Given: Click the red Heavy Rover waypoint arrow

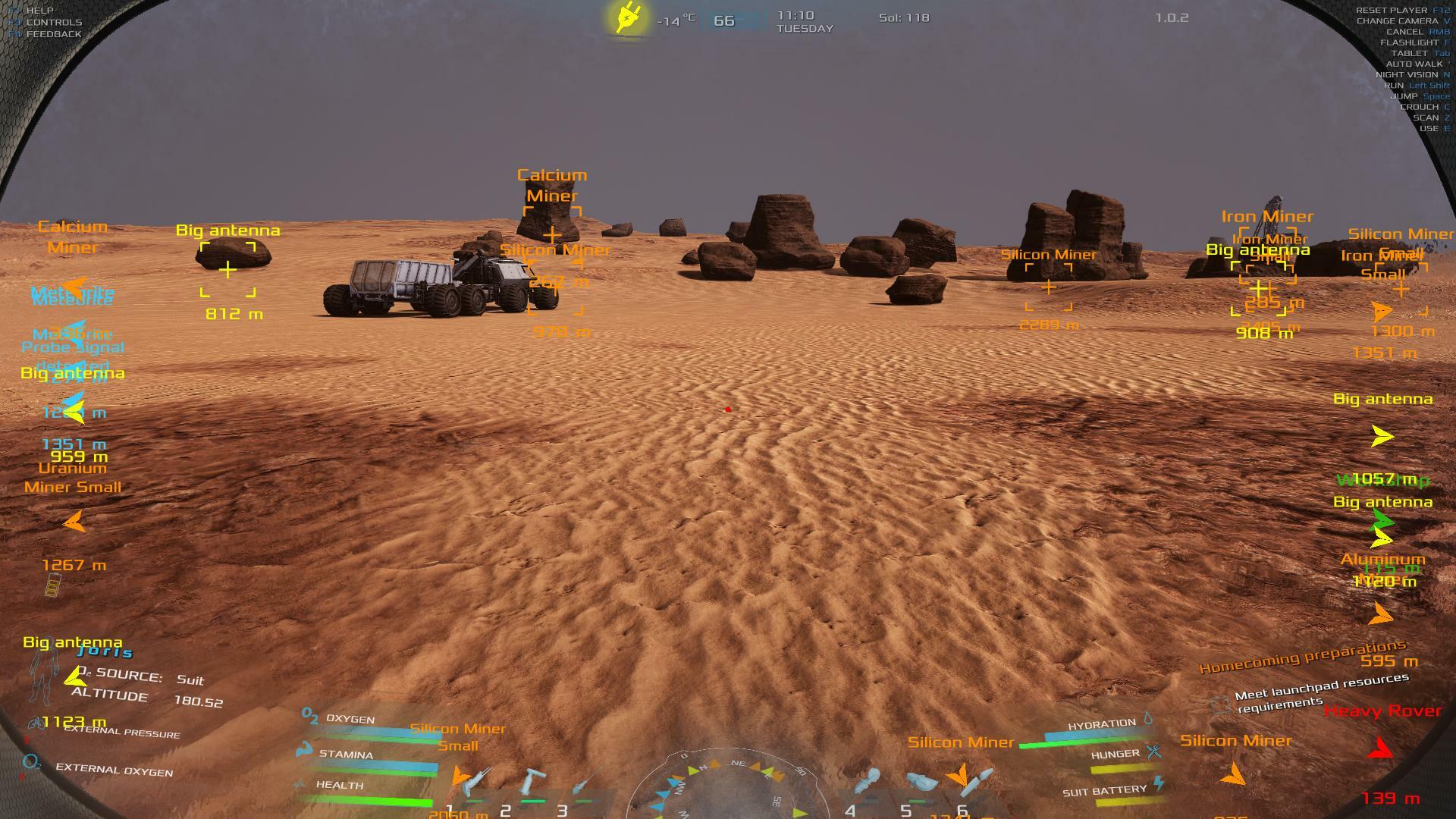Looking at the screenshot, I should [1381, 749].
